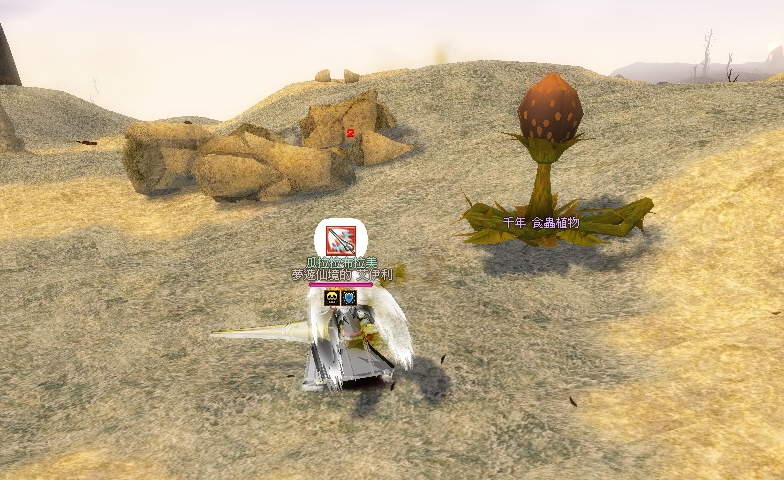Click the red spear skill icon bubble
Image resolution: width=784 pixels, height=480 pixels.
point(340,240)
